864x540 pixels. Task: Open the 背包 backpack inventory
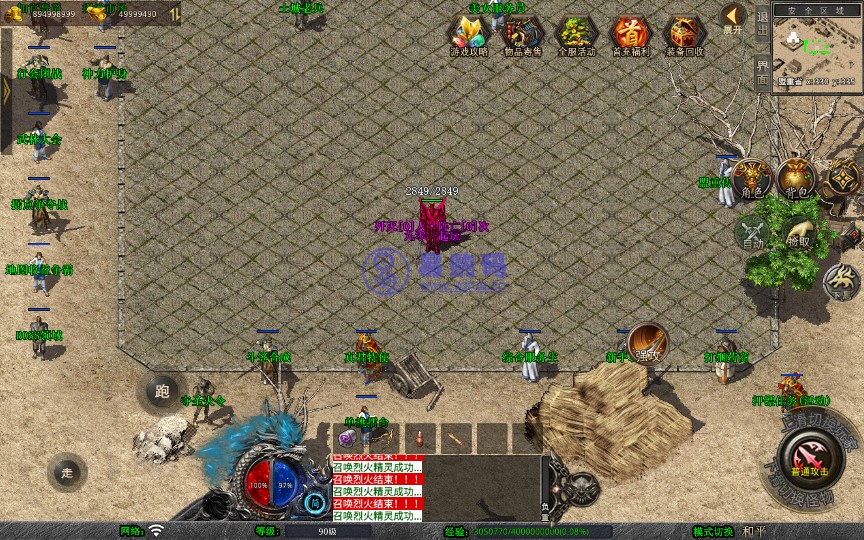pyautogui.click(x=797, y=180)
